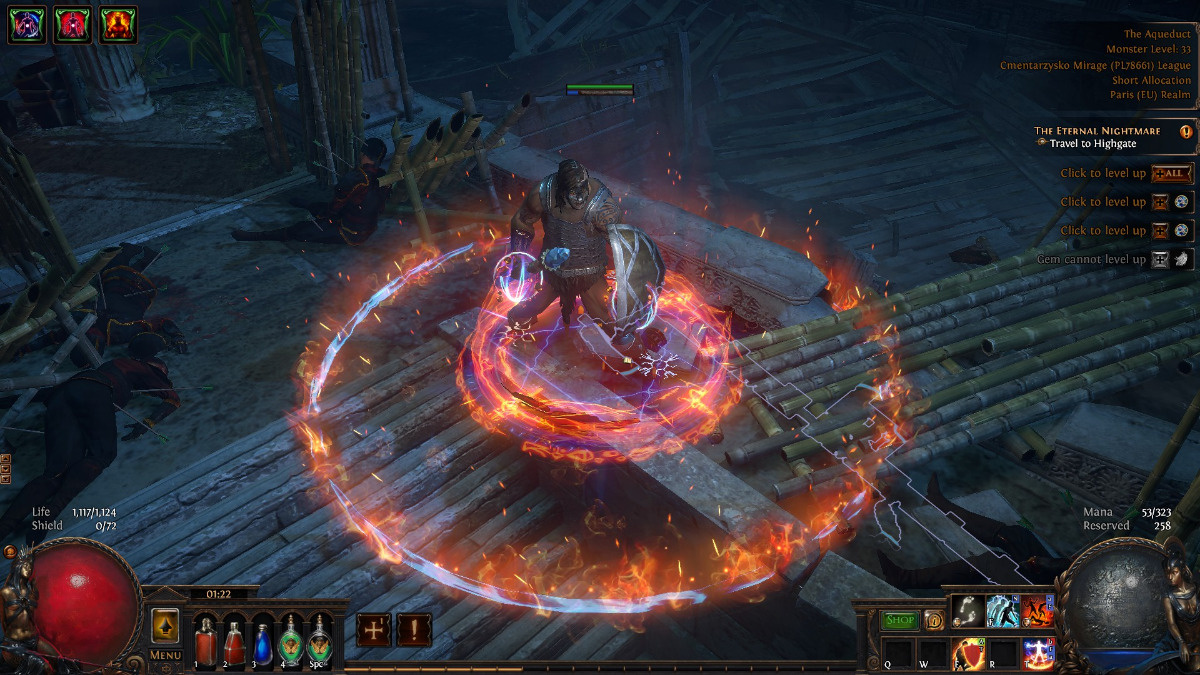Level up all gems with ALL button

[x=1172, y=173]
